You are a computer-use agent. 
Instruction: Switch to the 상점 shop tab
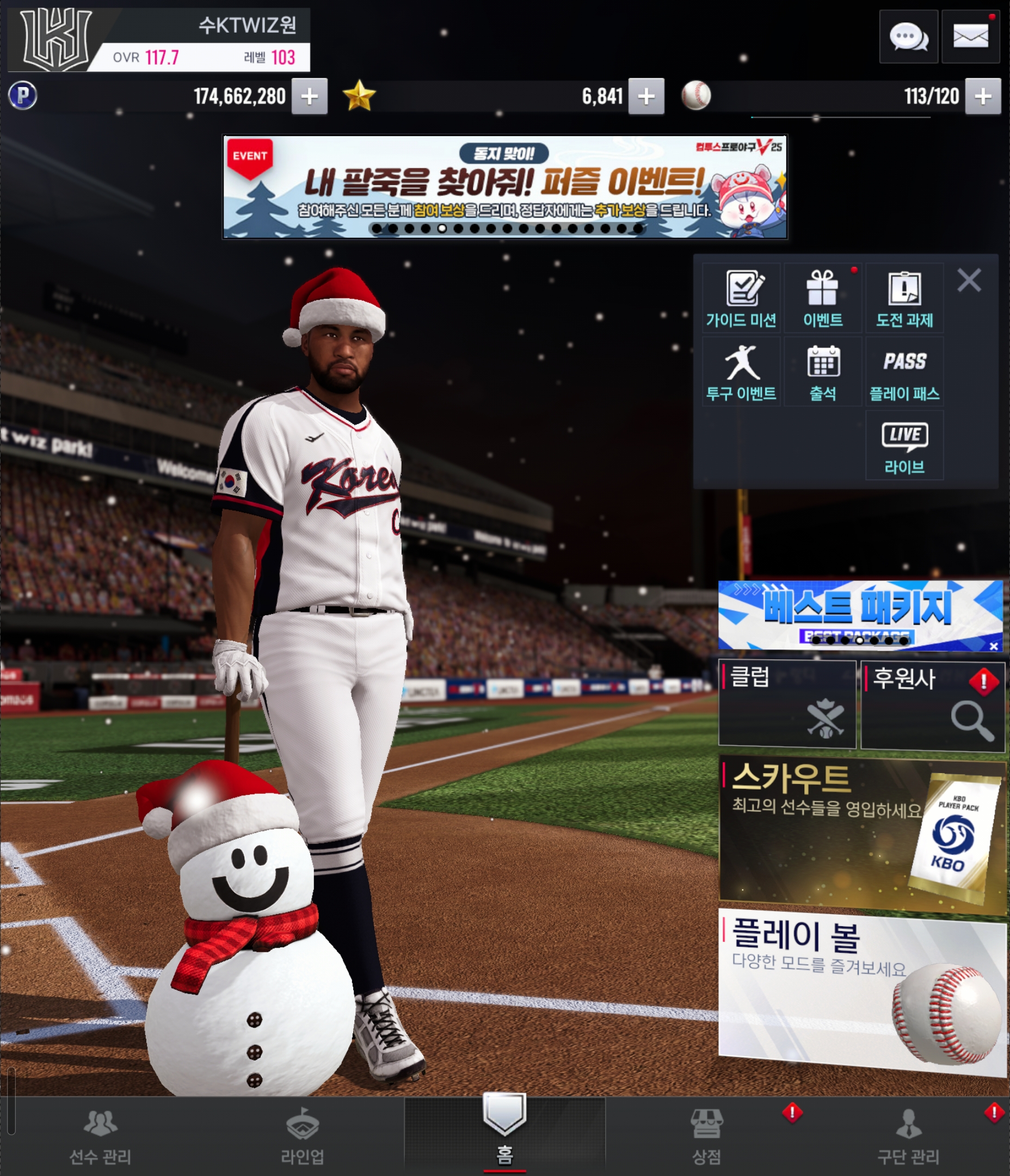tap(706, 1135)
